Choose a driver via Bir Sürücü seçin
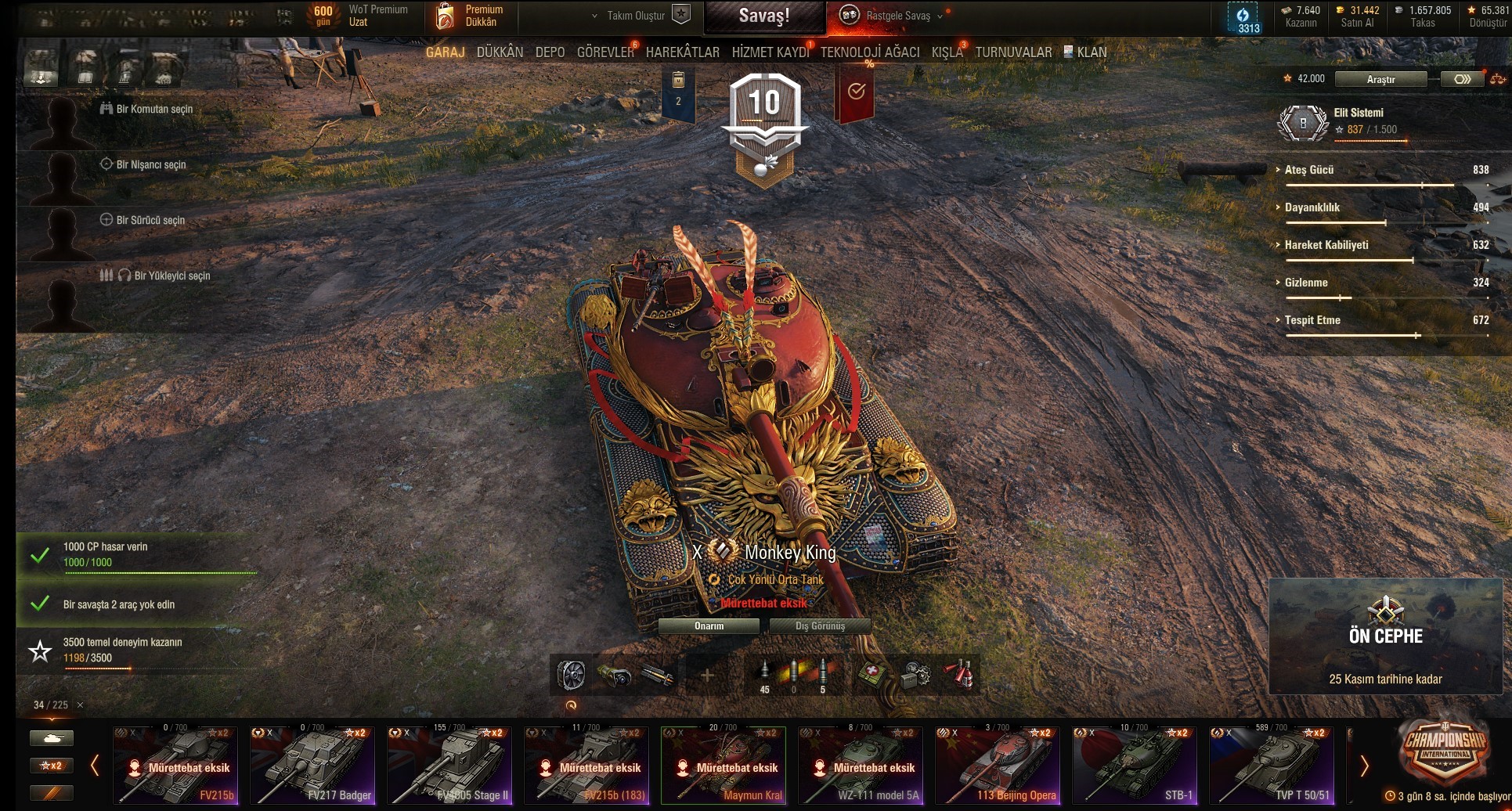The width and height of the screenshot is (1512, 811). [150, 221]
